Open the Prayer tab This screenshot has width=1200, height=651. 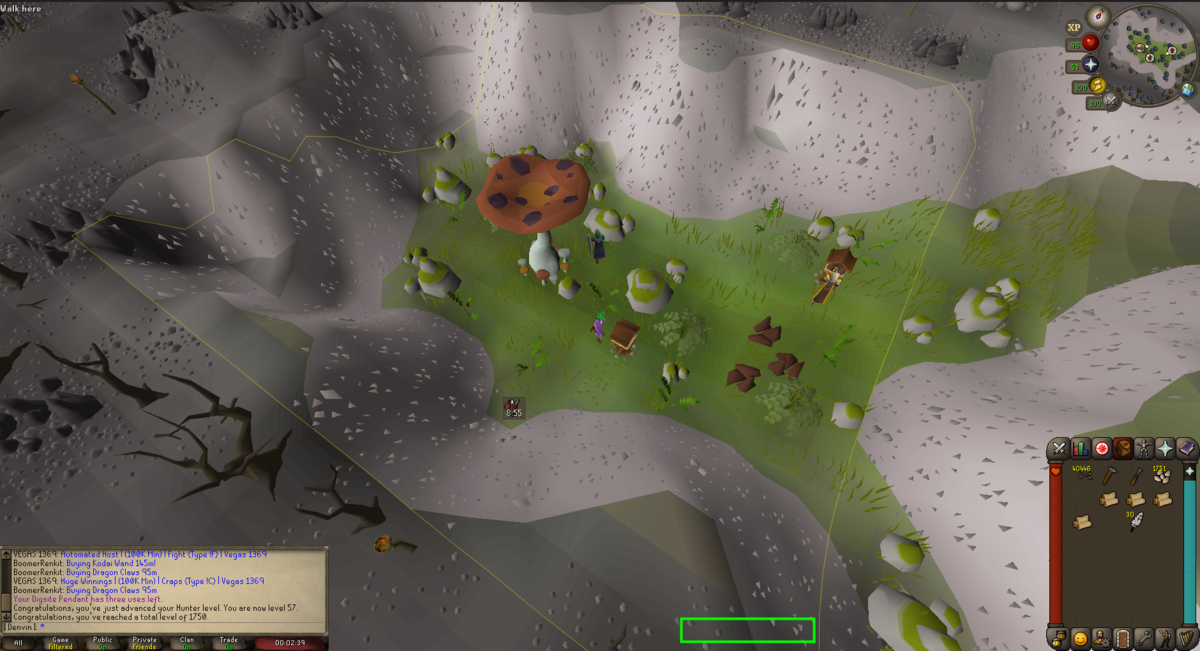pyautogui.click(x=1166, y=448)
